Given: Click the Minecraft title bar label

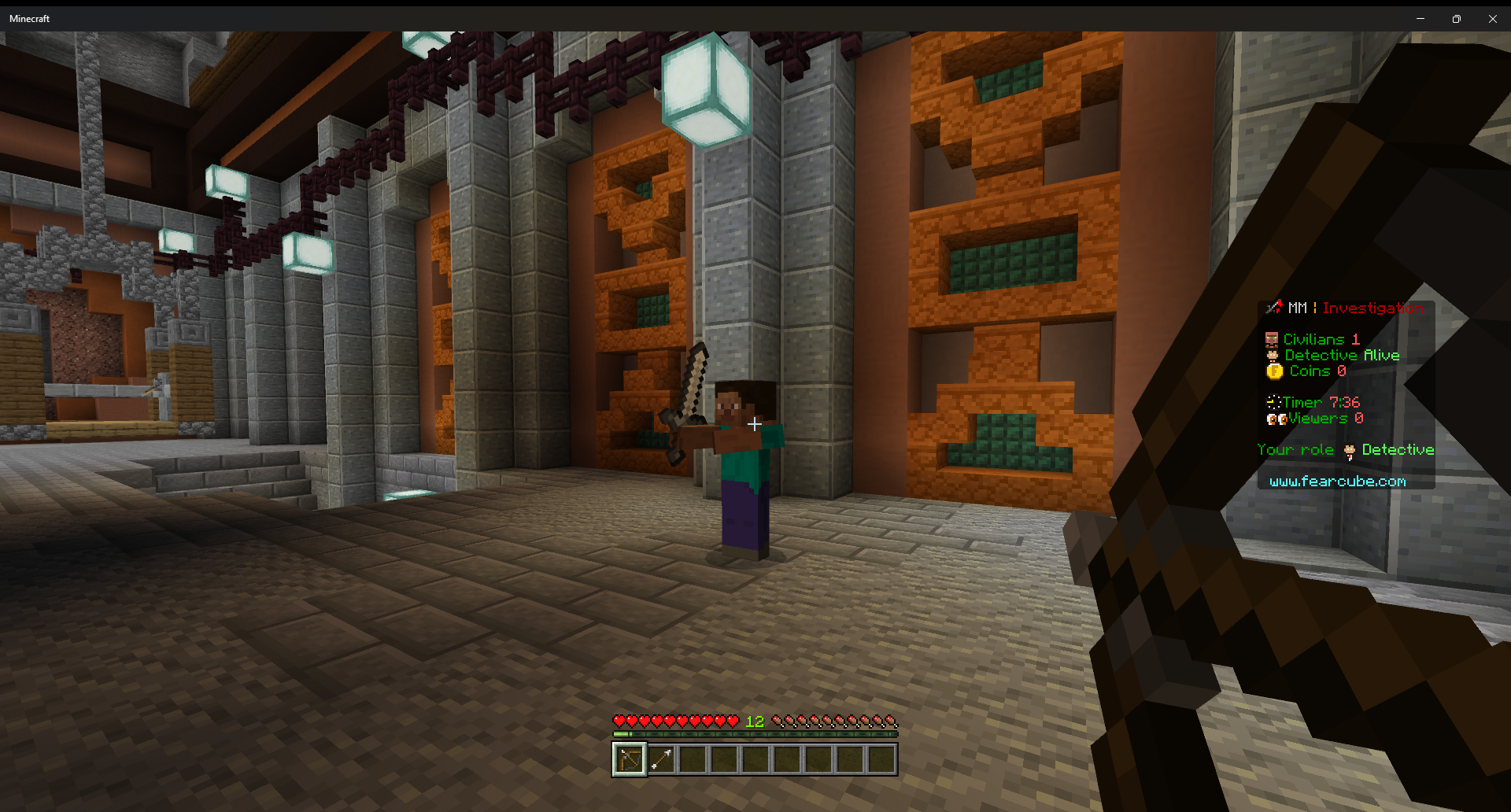Looking at the screenshot, I should coord(28,18).
